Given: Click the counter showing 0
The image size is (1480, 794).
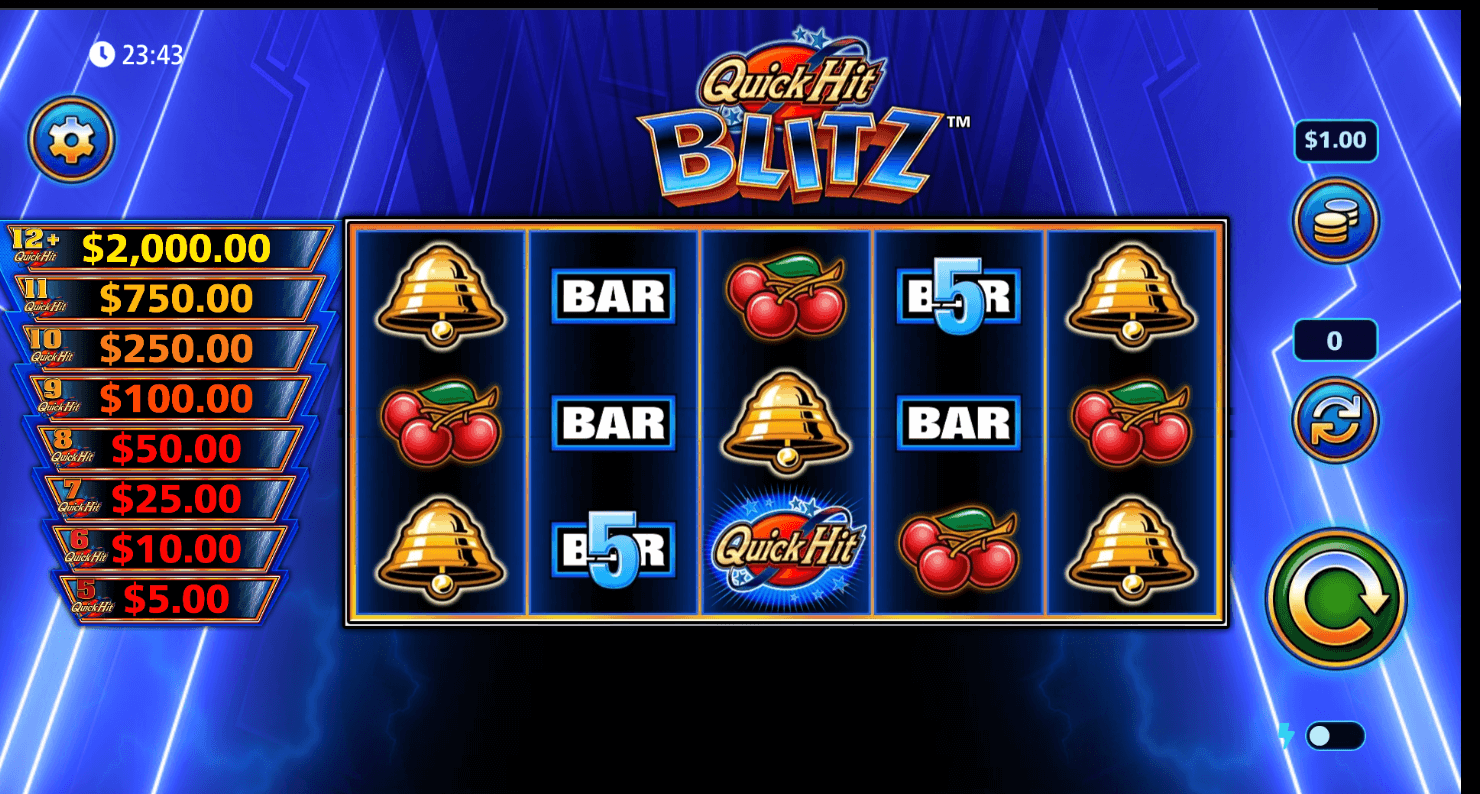Looking at the screenshot, I should 1334,340.
